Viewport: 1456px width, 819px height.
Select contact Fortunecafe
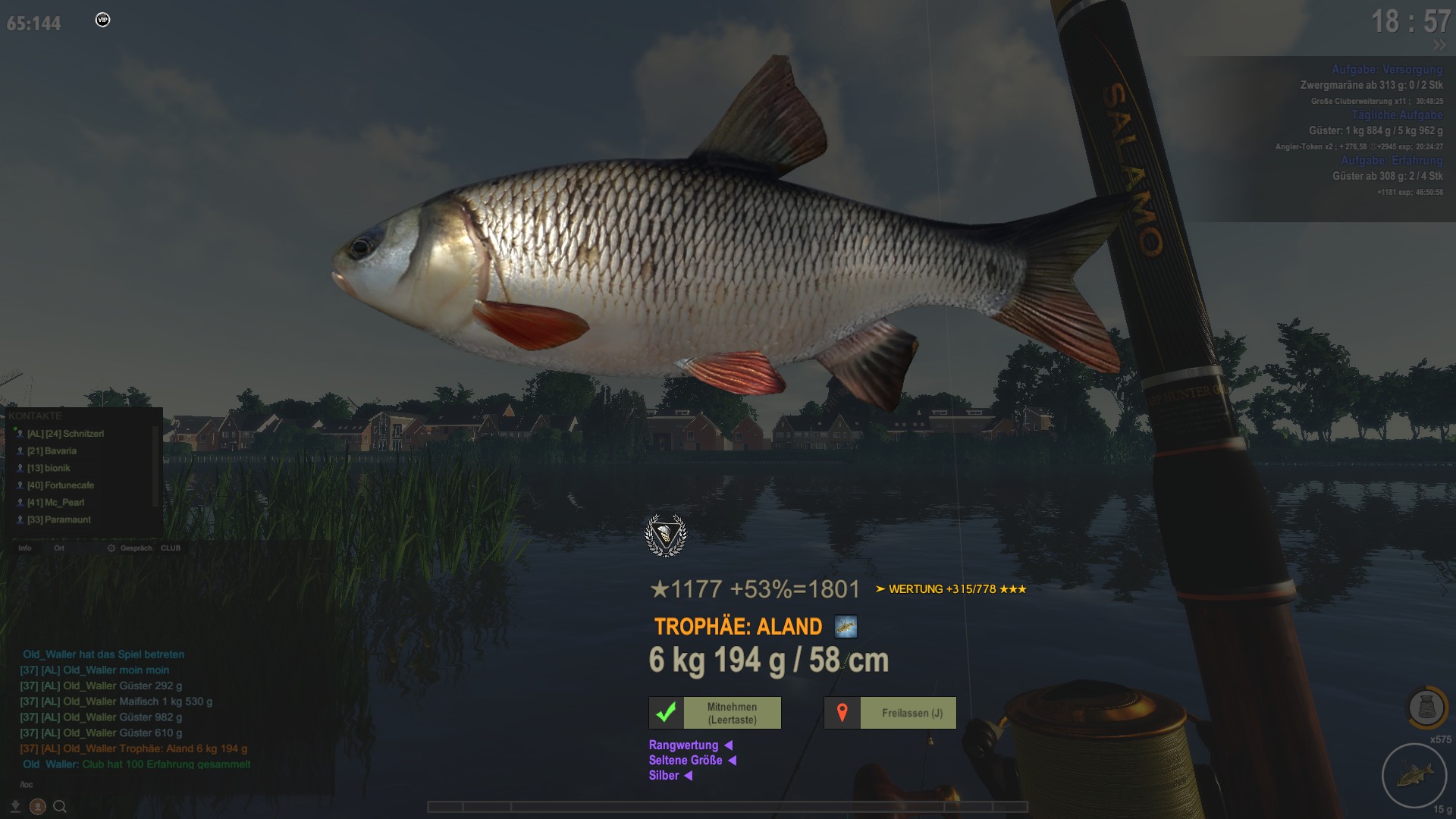[x=61, y=485]
